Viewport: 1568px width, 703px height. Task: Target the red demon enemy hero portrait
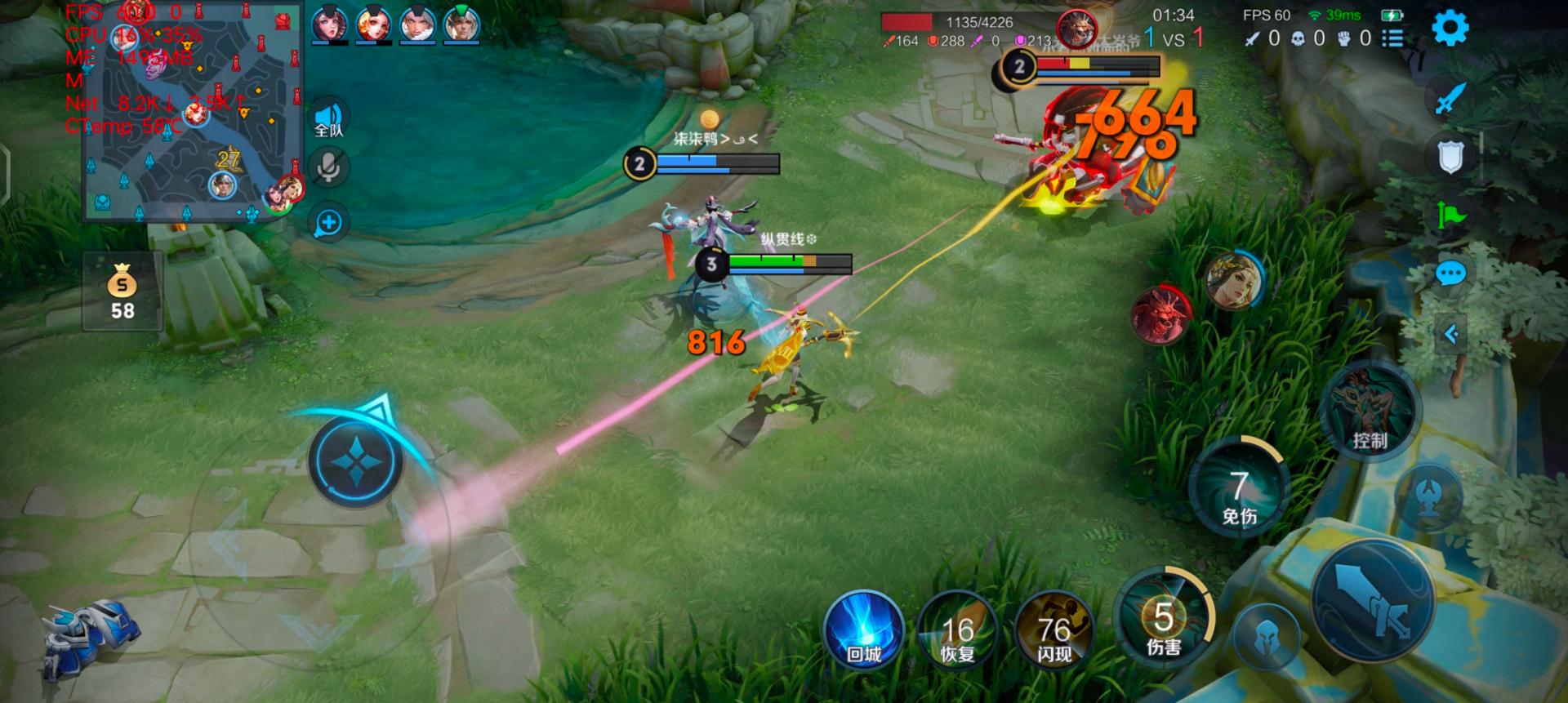point(1160,314)
